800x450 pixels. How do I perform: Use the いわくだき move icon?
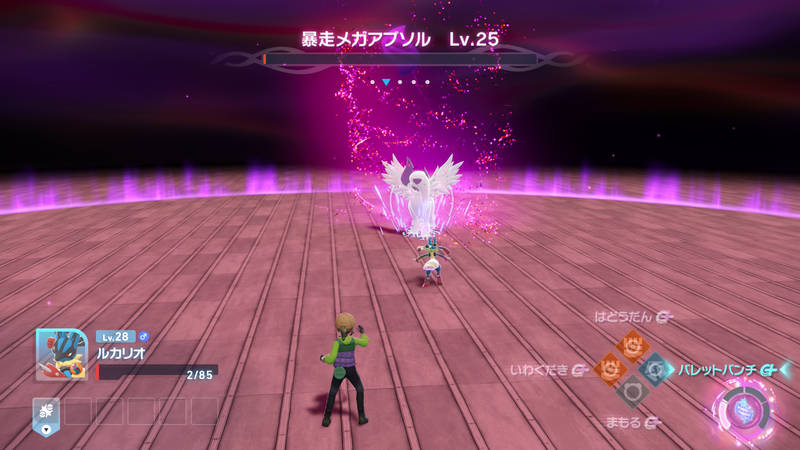coord(609,369)
